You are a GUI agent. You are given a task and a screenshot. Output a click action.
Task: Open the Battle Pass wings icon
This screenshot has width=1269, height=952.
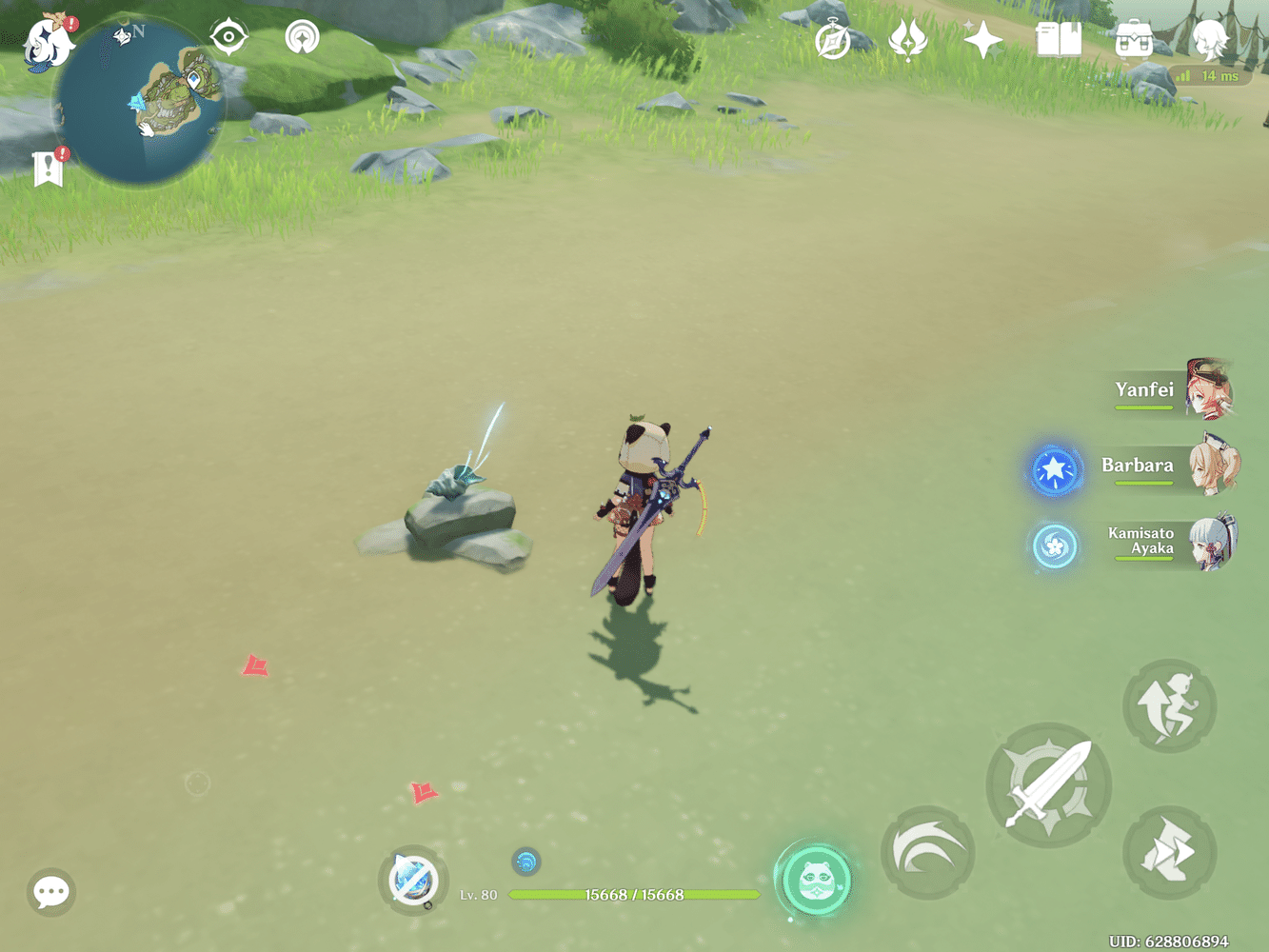pos(906,39)
